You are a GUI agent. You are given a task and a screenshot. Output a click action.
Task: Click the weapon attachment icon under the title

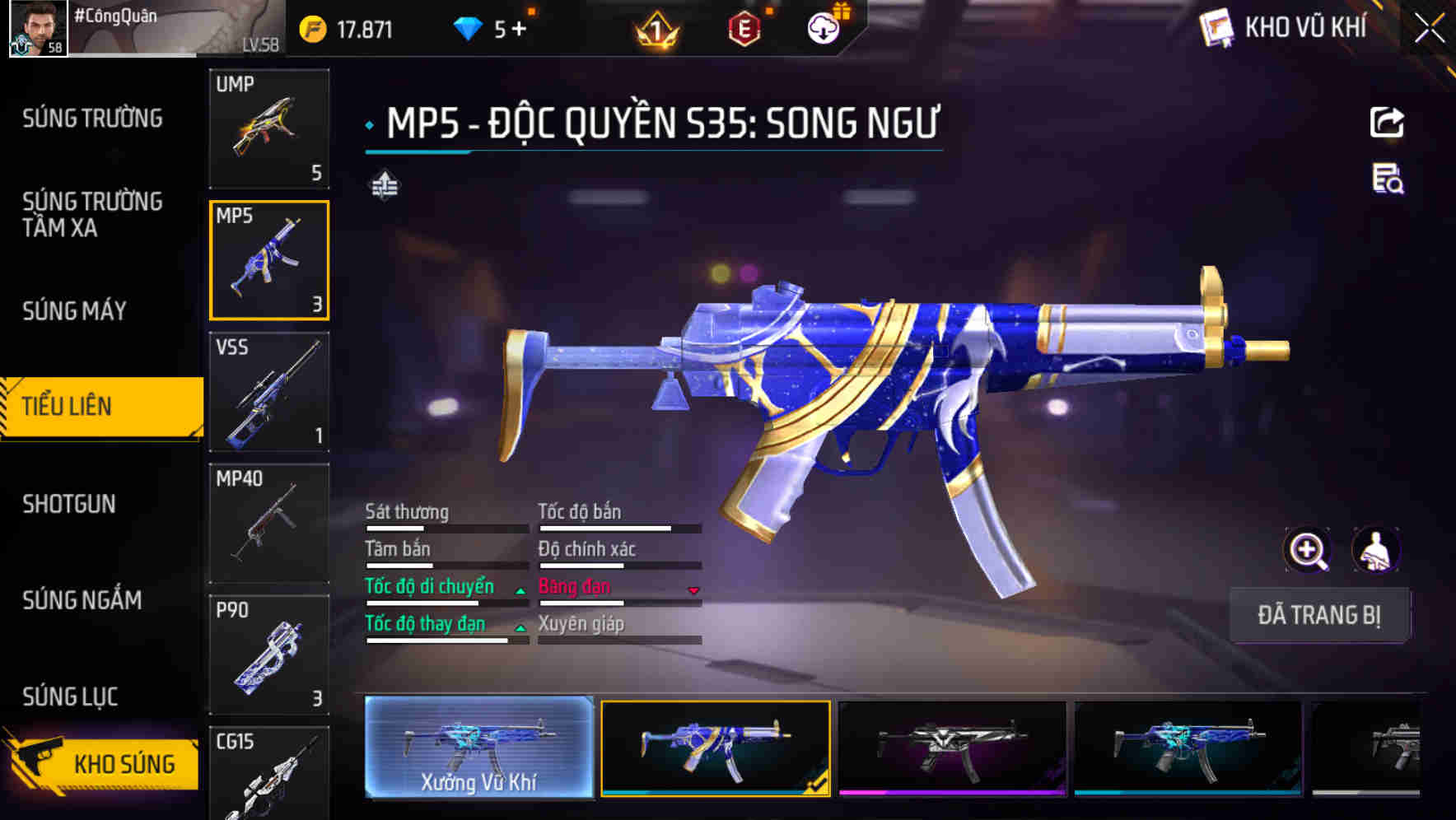(x=384, y=185)
